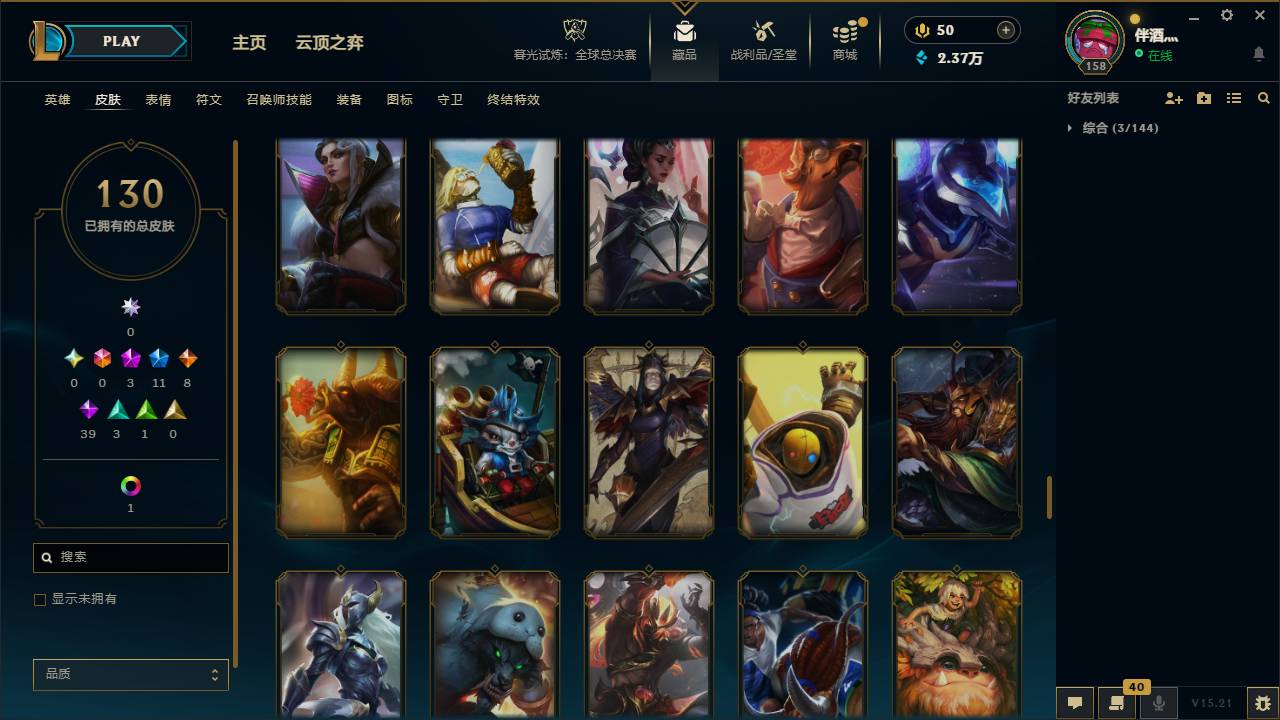The width and height of the screenshot is (1280, 720).
Task: Click the notification bell icon
Action: coord(1259,52)
